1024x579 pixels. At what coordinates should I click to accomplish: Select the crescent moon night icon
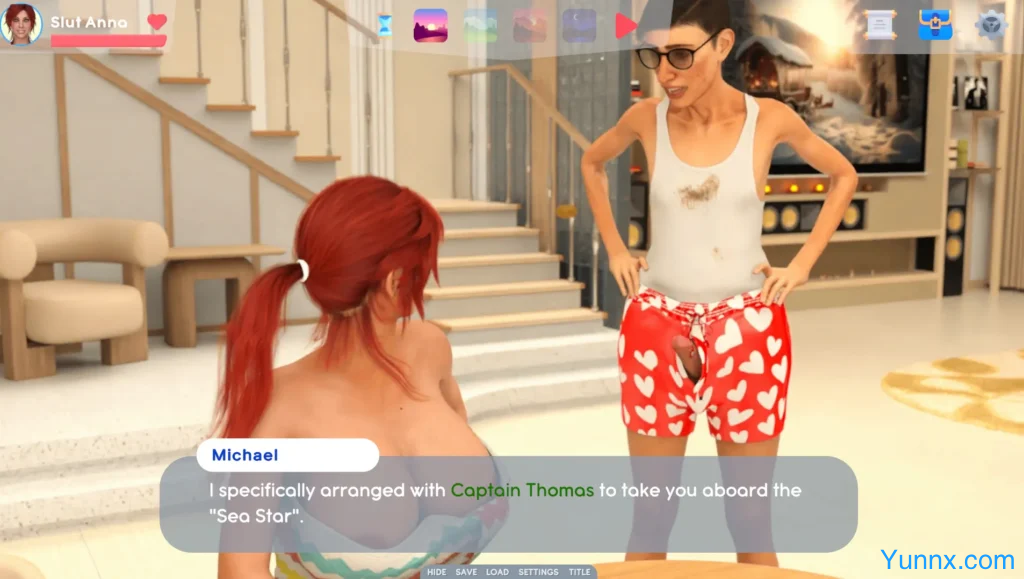point(579,25)
